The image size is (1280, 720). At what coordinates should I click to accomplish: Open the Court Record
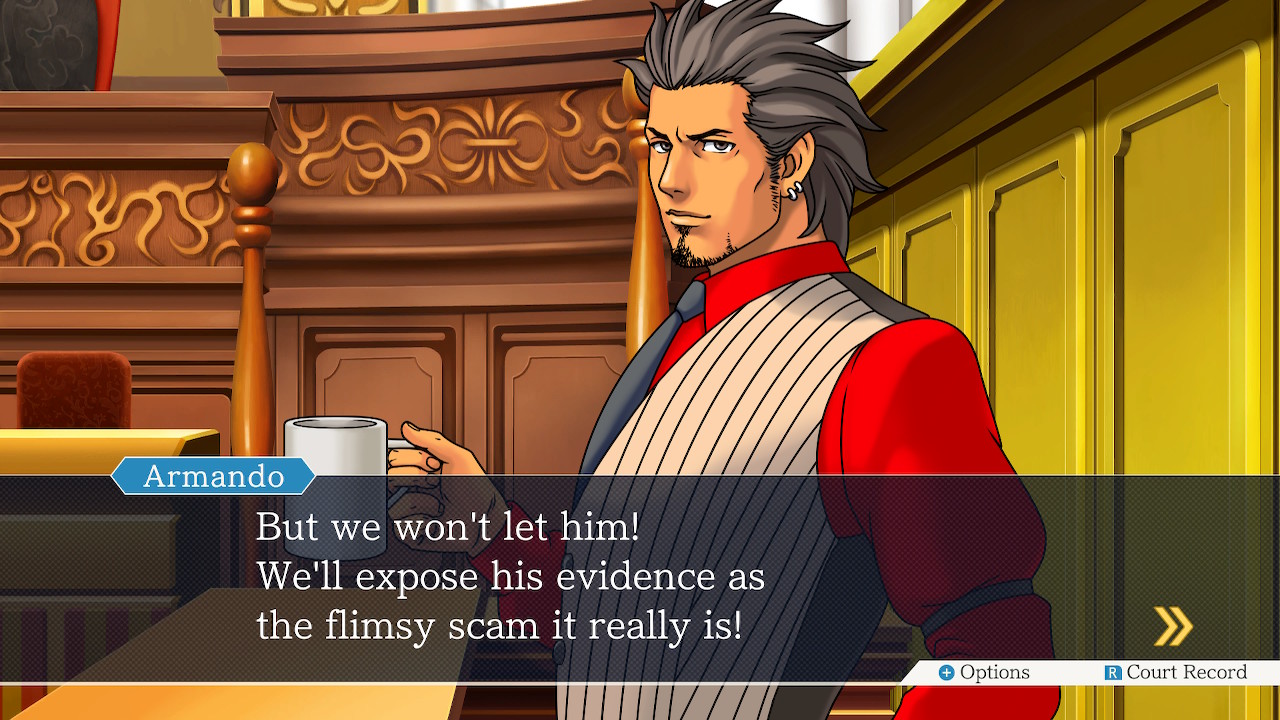1180,673
